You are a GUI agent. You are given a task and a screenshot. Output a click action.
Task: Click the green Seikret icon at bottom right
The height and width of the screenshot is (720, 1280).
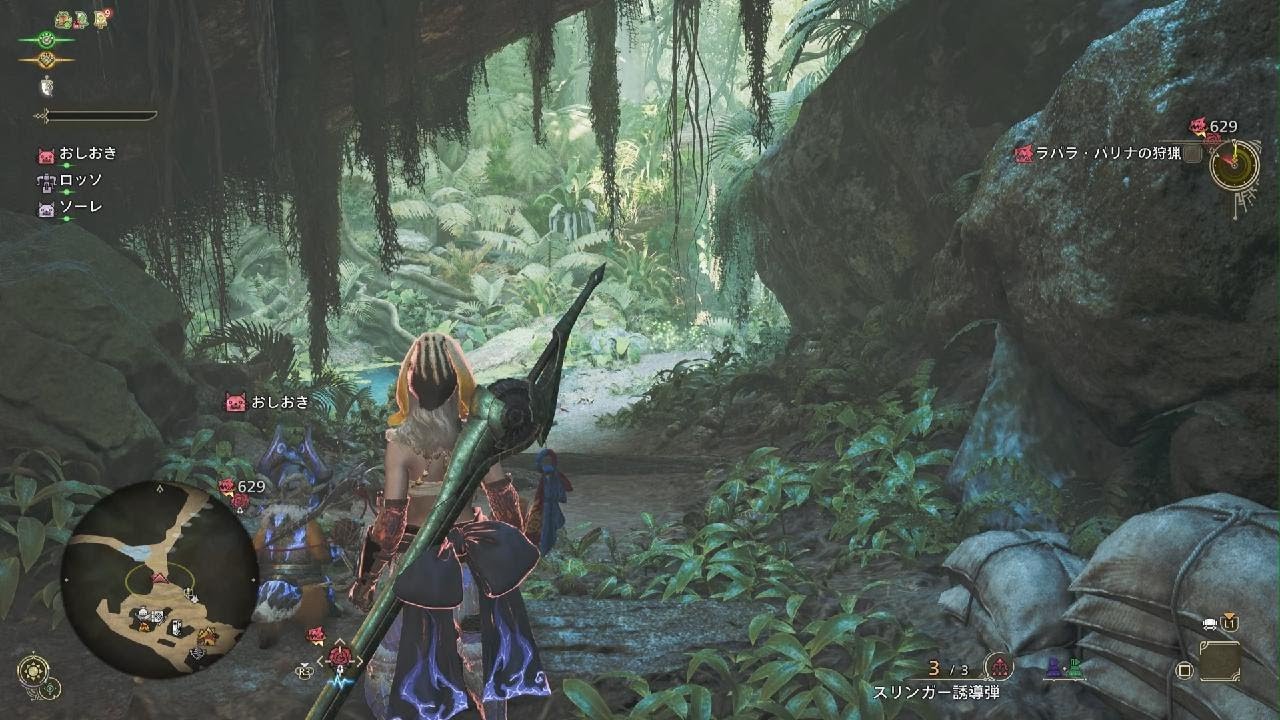pos(1075,666)
